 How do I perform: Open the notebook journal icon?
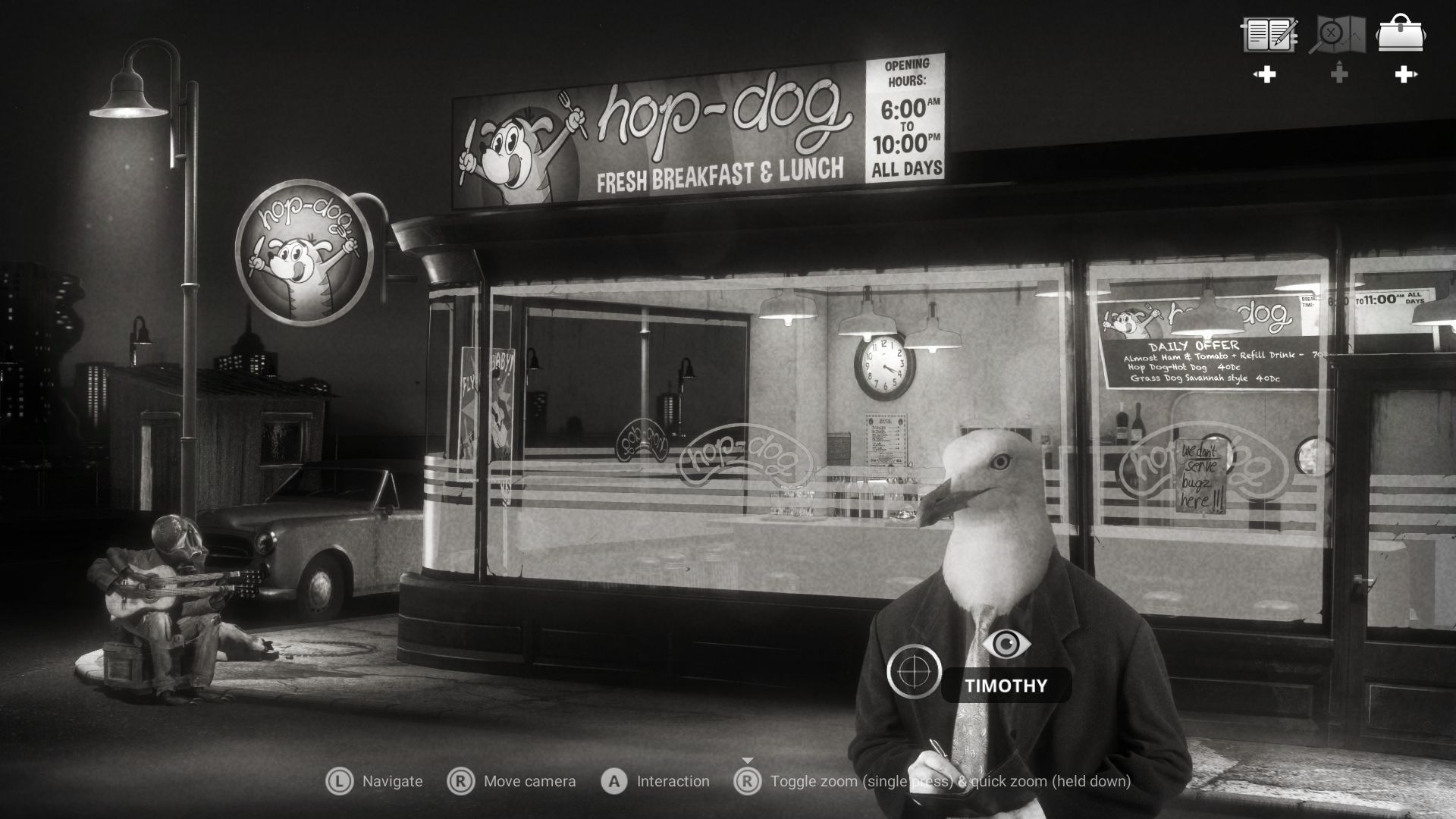1269,35
